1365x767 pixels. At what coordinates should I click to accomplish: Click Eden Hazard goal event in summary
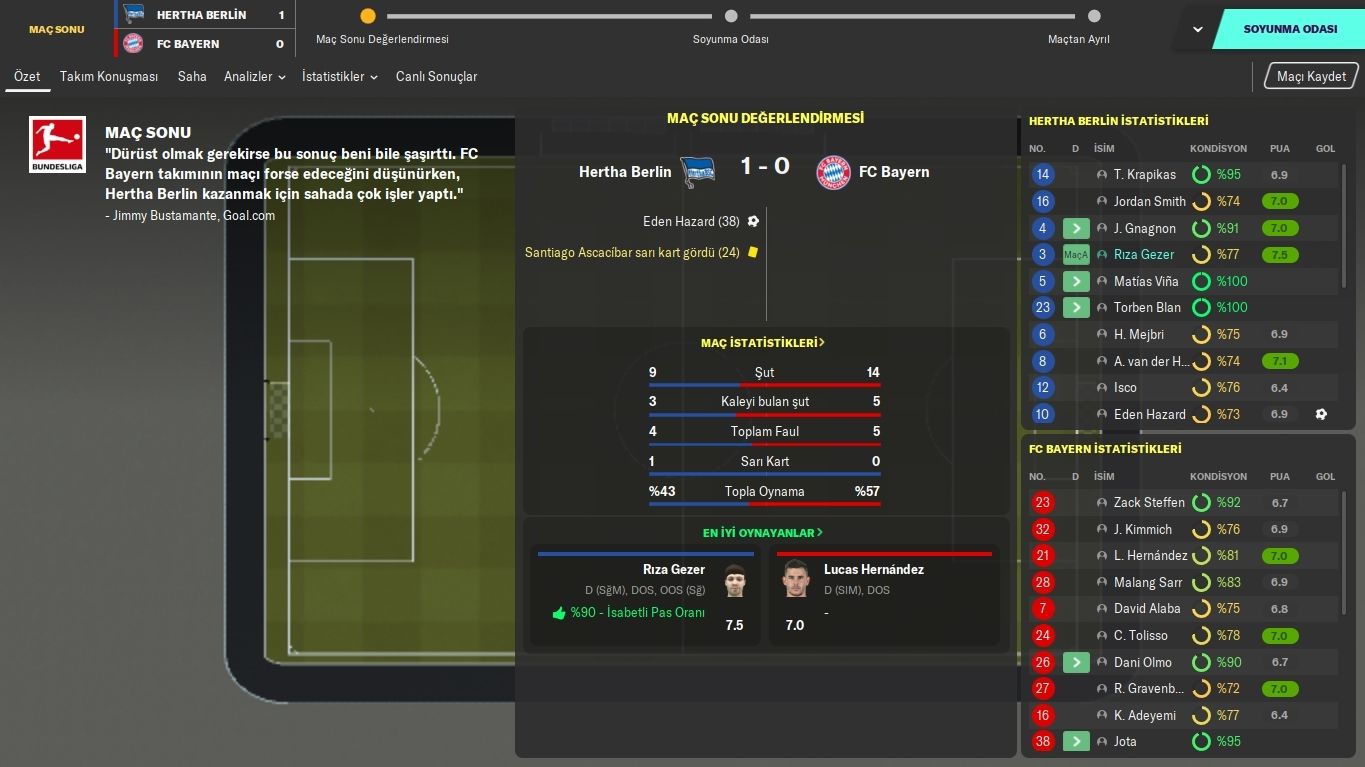(692, 221)
